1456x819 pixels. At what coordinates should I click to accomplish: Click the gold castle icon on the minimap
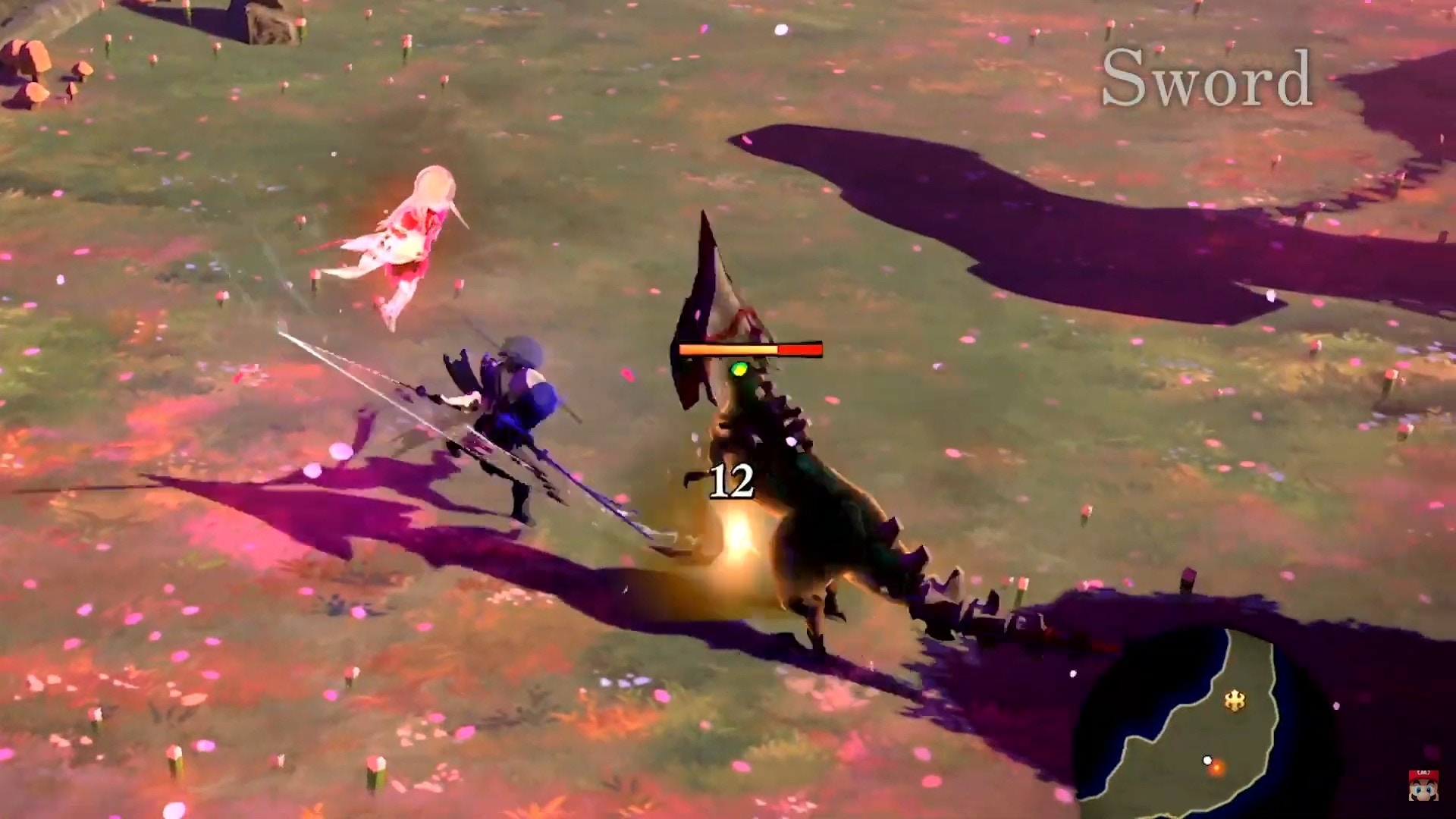(x=1235, y=700)
